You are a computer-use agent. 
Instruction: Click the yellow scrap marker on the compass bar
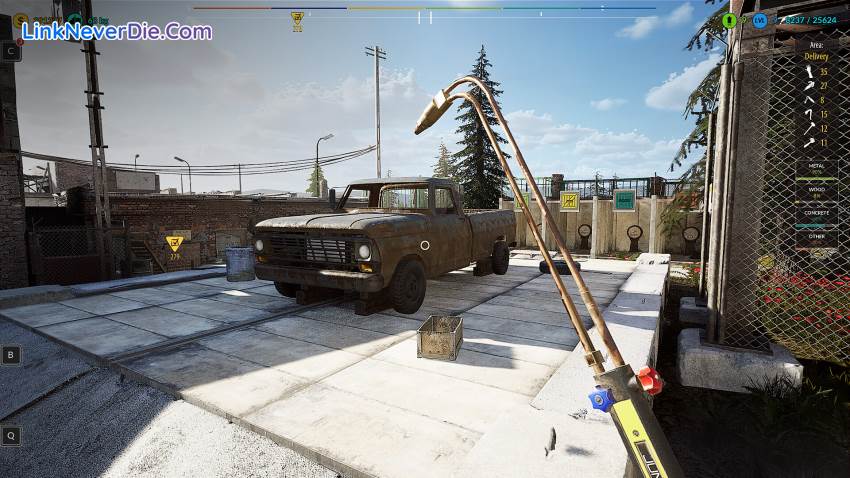click(x=297, y=18)
